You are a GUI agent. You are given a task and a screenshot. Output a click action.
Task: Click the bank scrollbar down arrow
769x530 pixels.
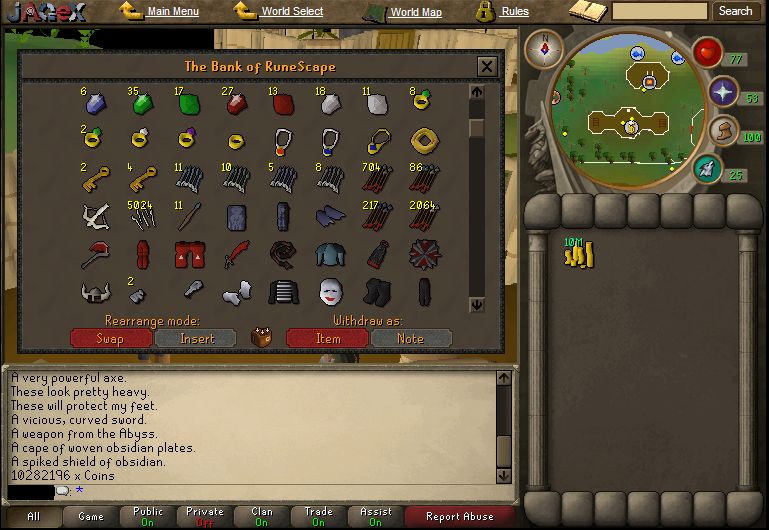(x=477, y=305)
